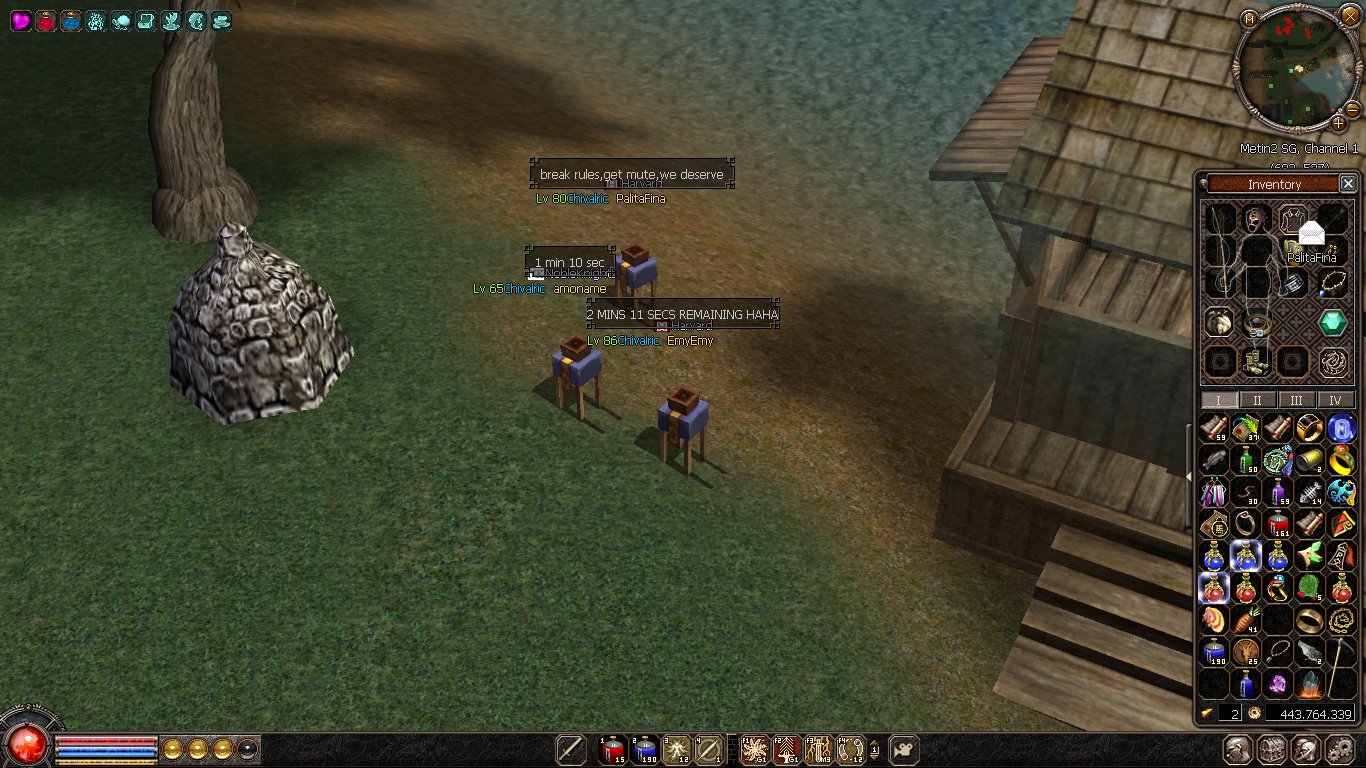Click the envelope mail icon

(1311, 233)
